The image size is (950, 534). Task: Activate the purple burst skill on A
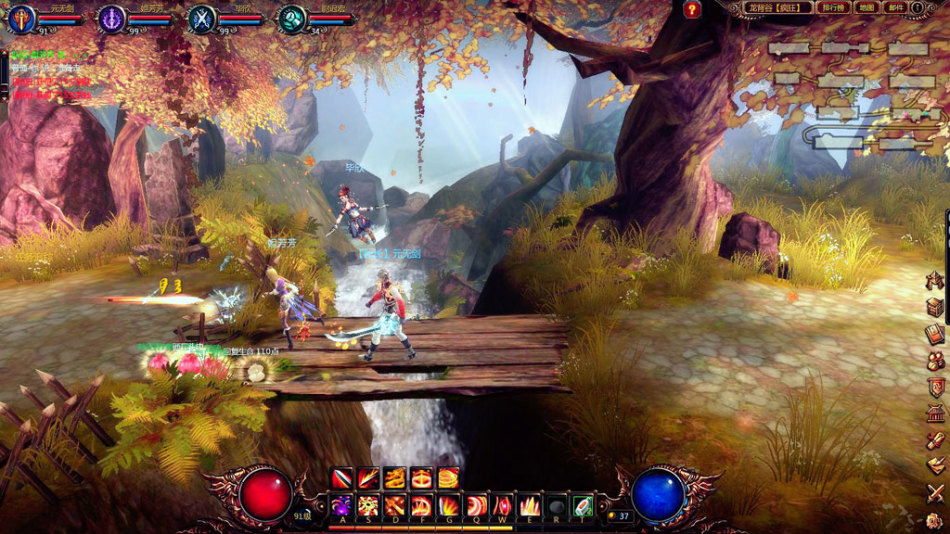point(343,505)
